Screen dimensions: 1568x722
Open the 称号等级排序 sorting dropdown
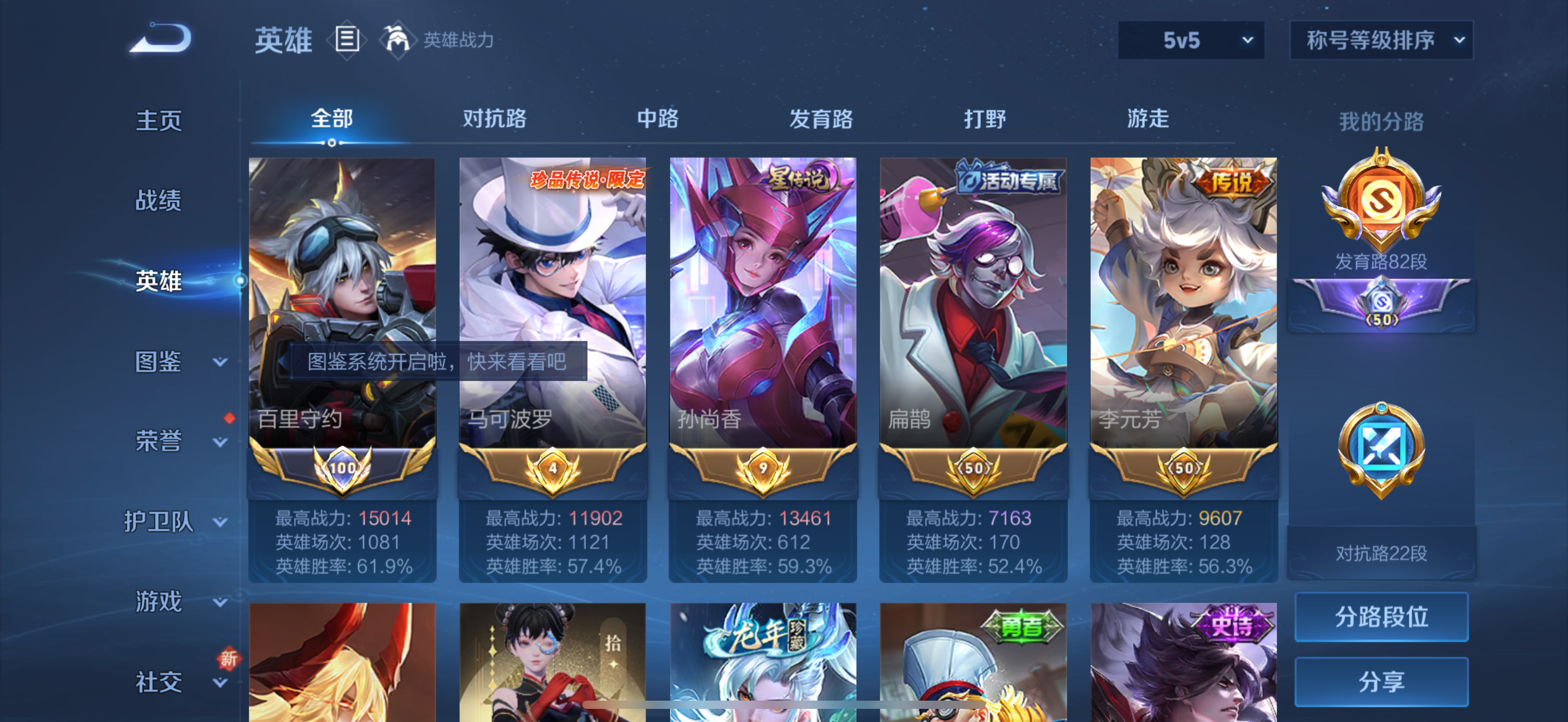(x=1382, y=39)
